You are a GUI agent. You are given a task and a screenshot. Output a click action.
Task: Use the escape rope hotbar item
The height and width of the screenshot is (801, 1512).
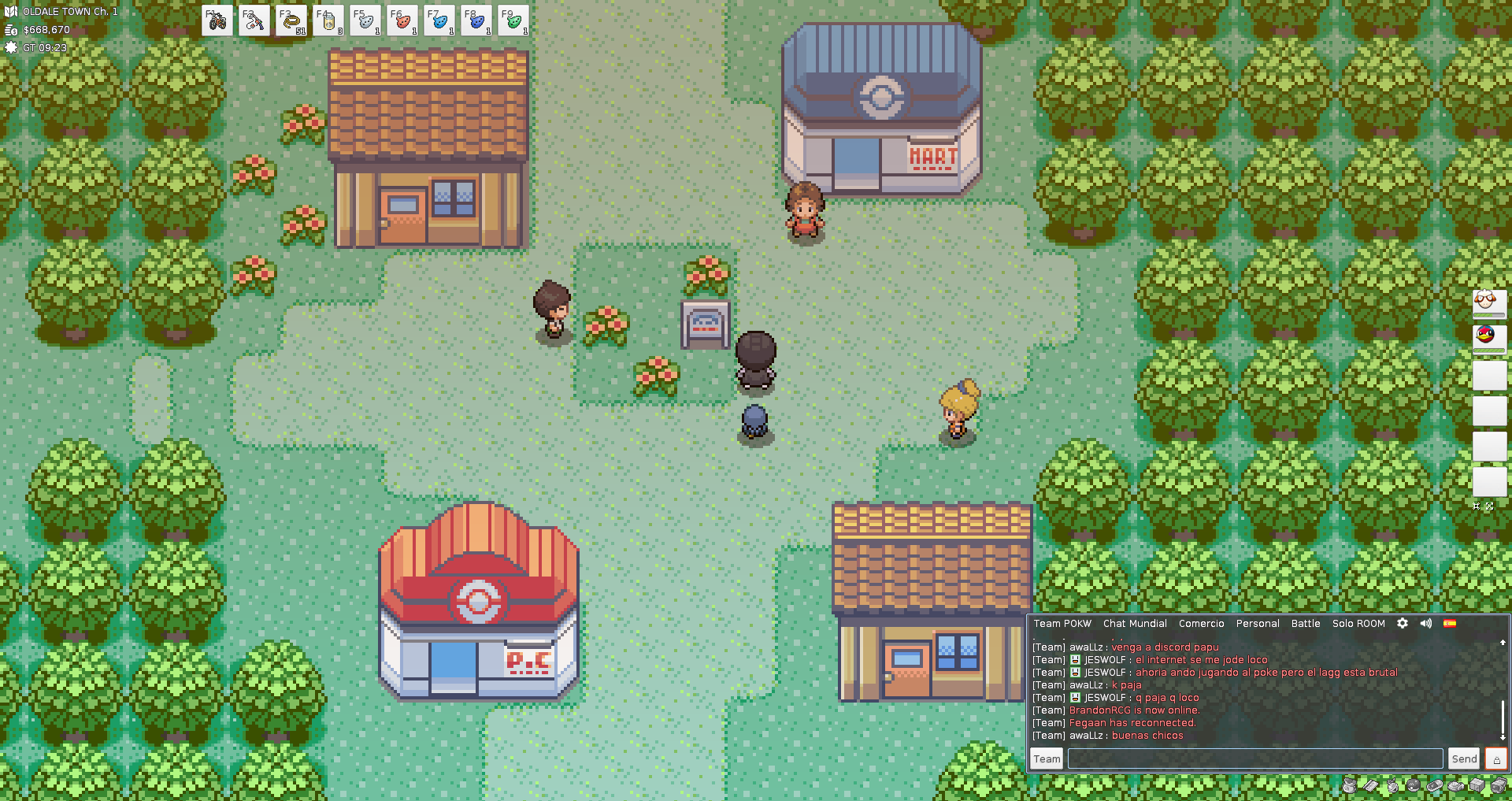(291, 21)
